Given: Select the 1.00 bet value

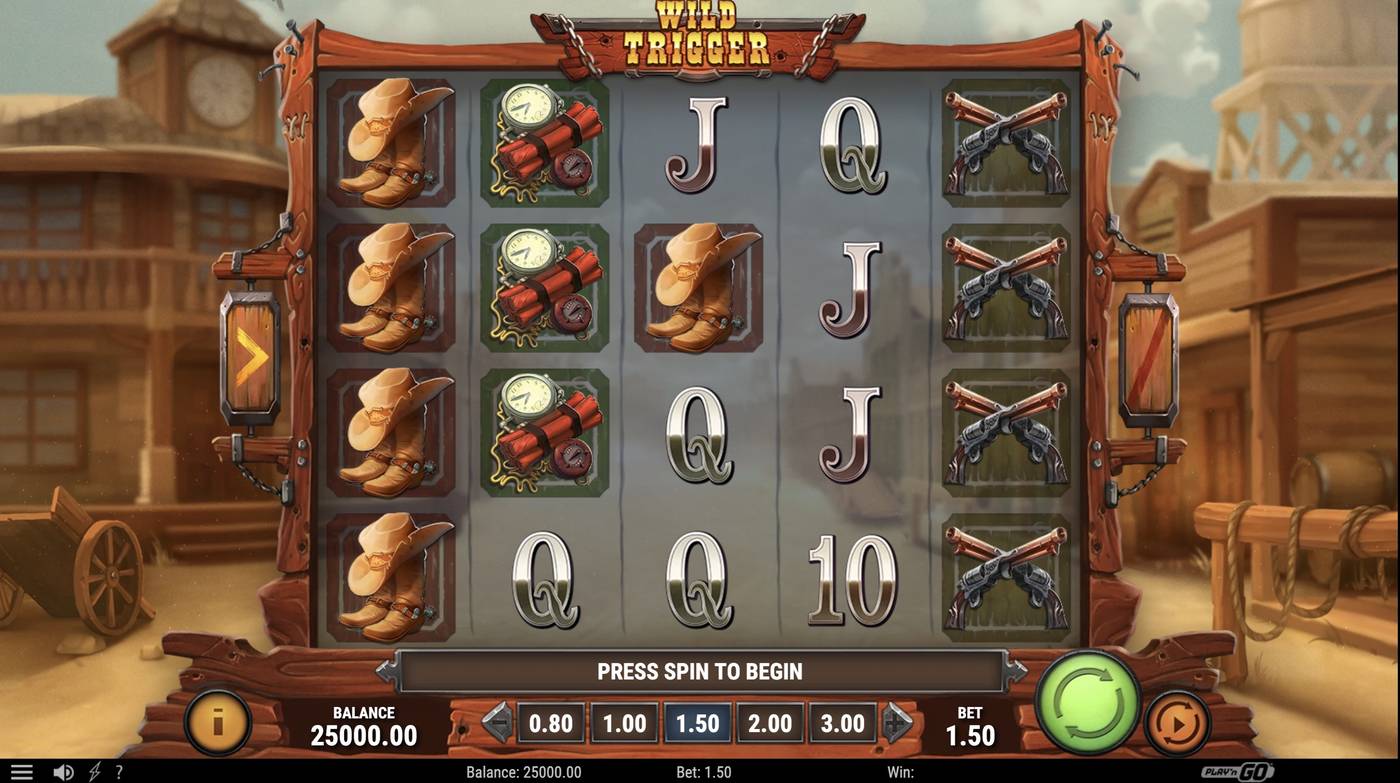Looking at the screenshot, I should click(622, 722).
